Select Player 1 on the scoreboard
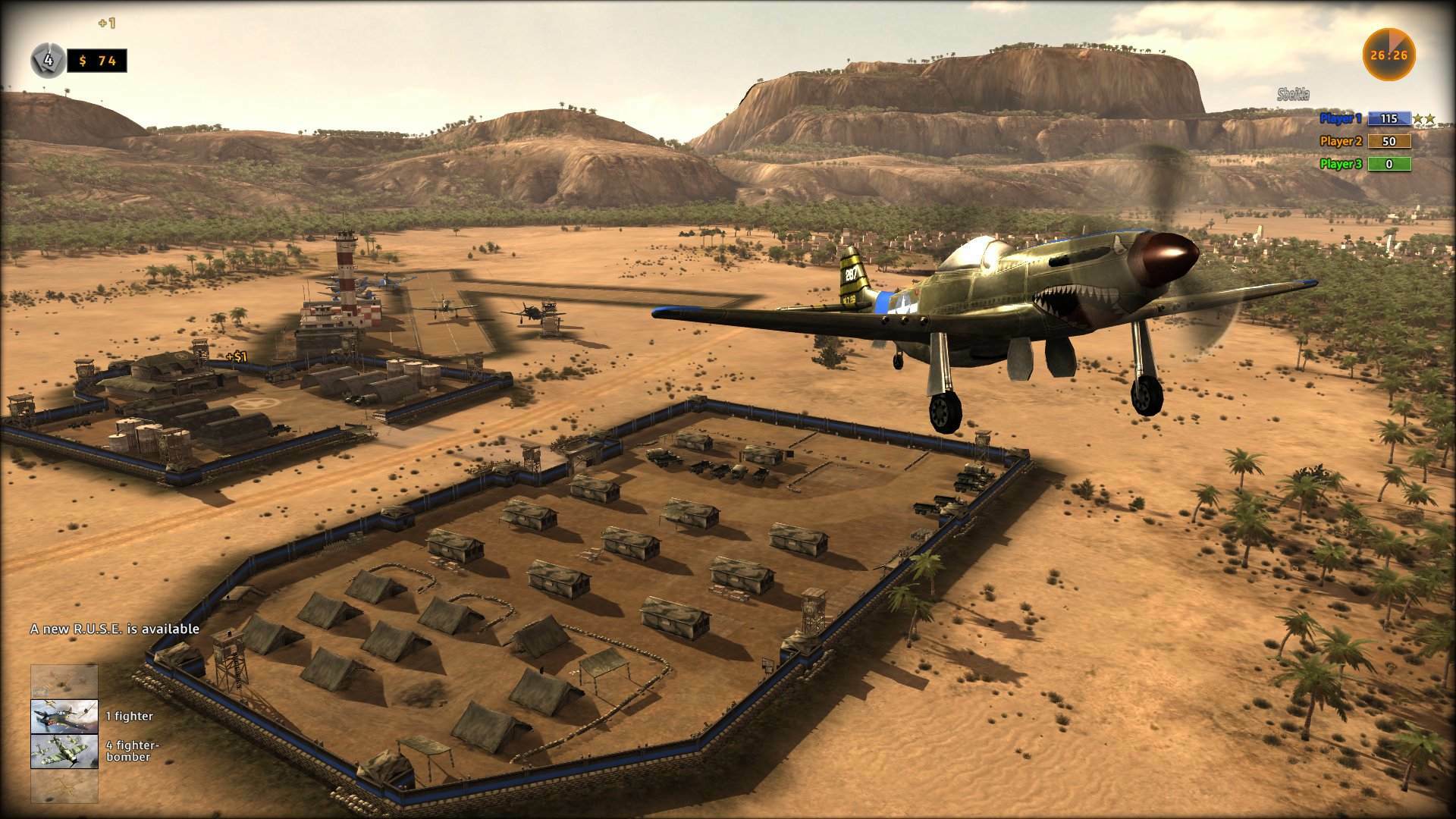The width and height of the screenshot is (1456, 819). click(x=1339, y=119)
